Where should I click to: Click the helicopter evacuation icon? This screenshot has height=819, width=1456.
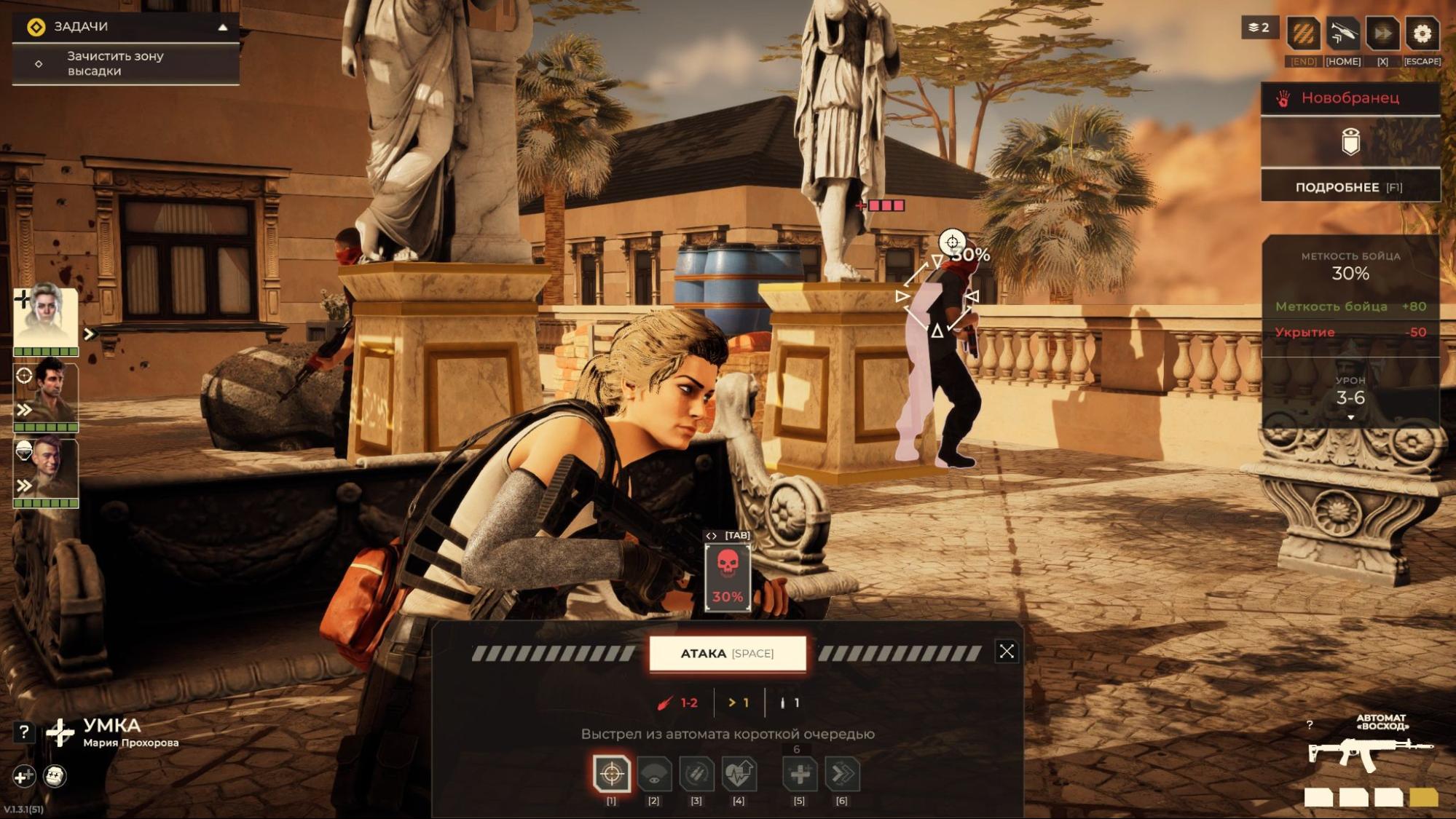[x=1342, y=33]
